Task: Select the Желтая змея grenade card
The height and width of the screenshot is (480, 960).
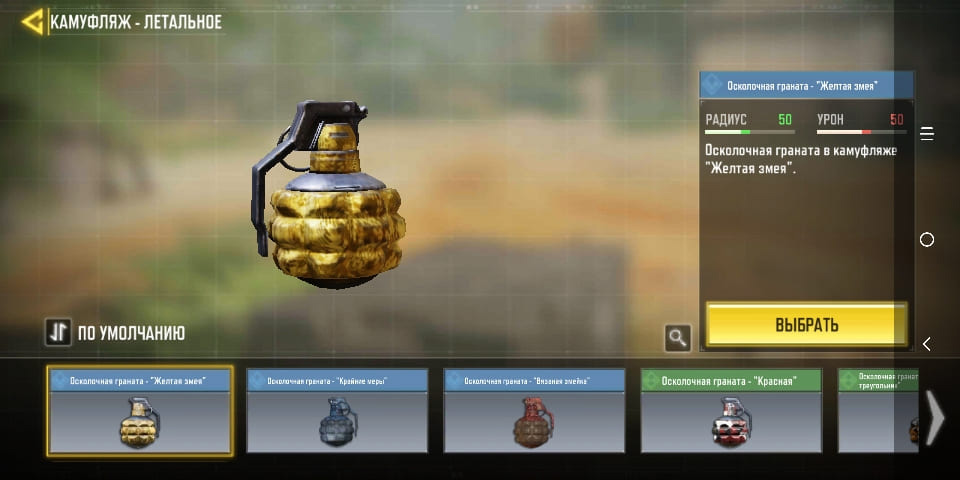Action: coord(140,411)
